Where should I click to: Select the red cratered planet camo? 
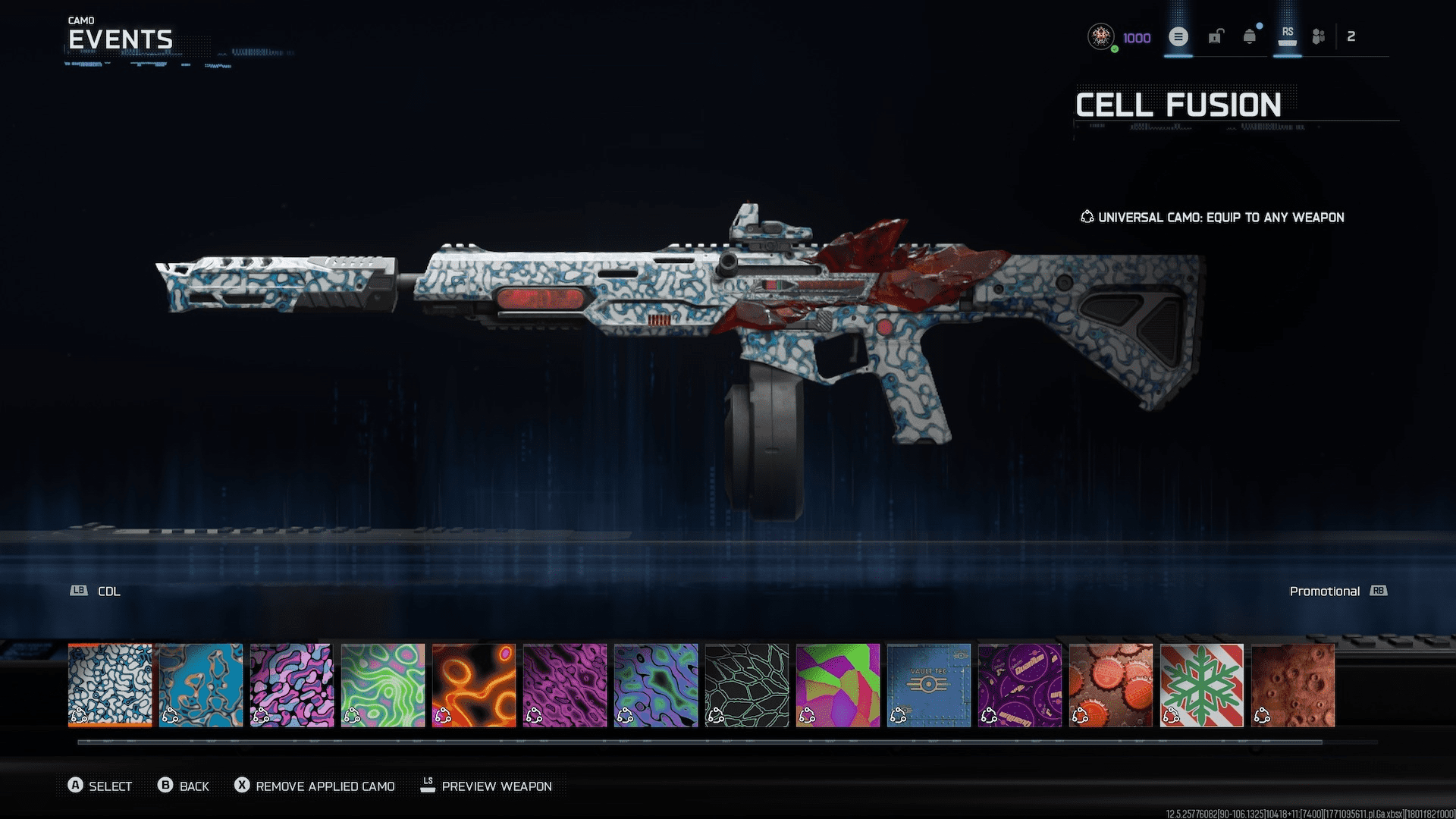[1293, 685]
